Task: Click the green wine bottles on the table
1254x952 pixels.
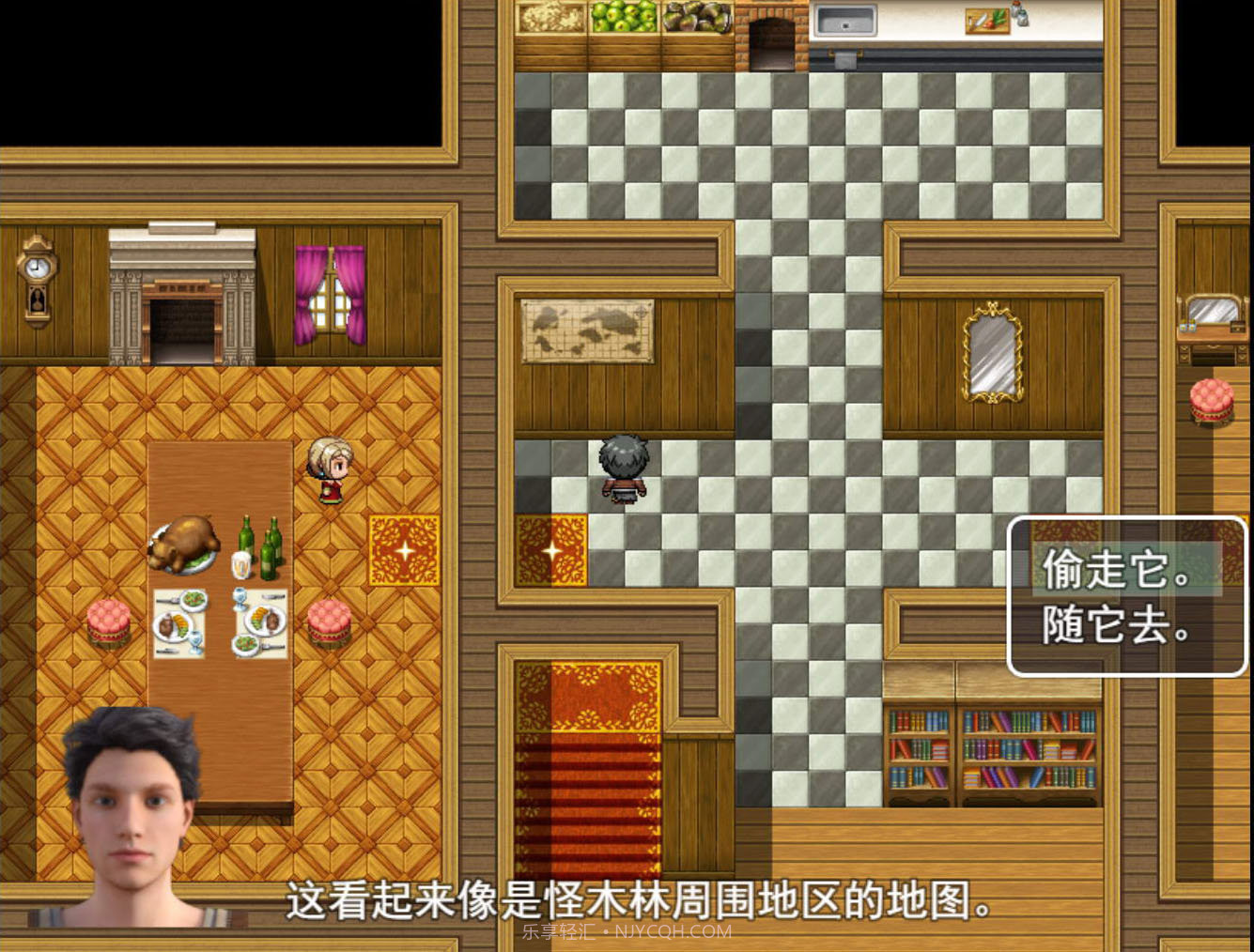Action: (260, 545)
